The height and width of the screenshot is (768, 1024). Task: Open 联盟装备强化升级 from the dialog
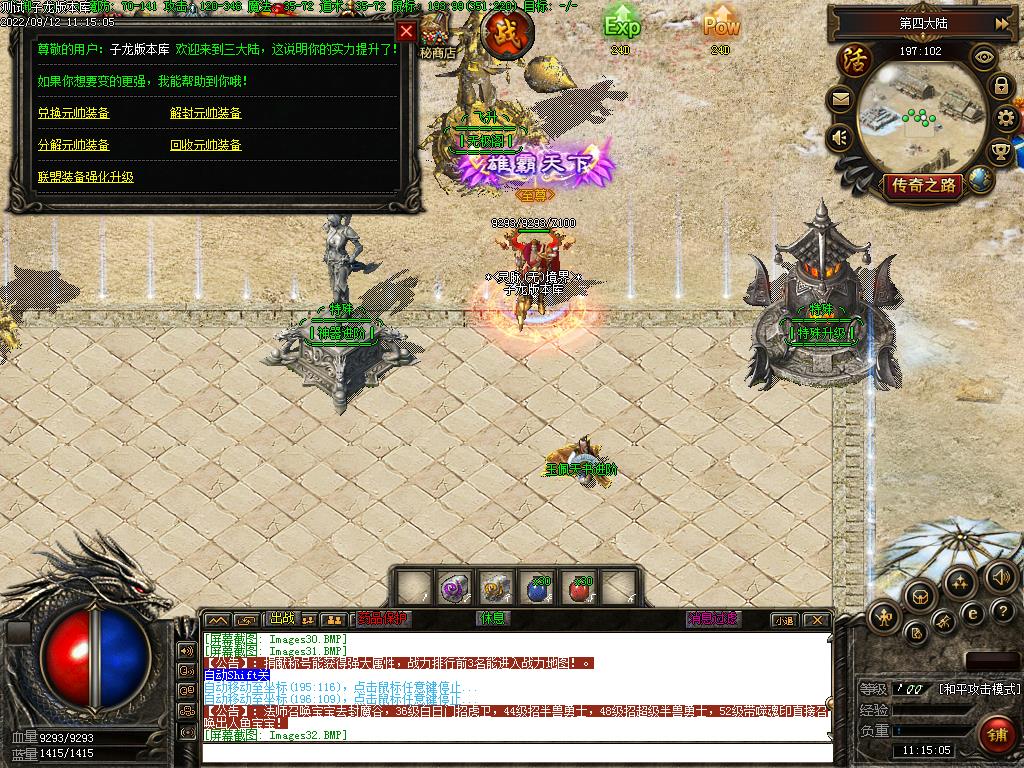pos(86,177)
